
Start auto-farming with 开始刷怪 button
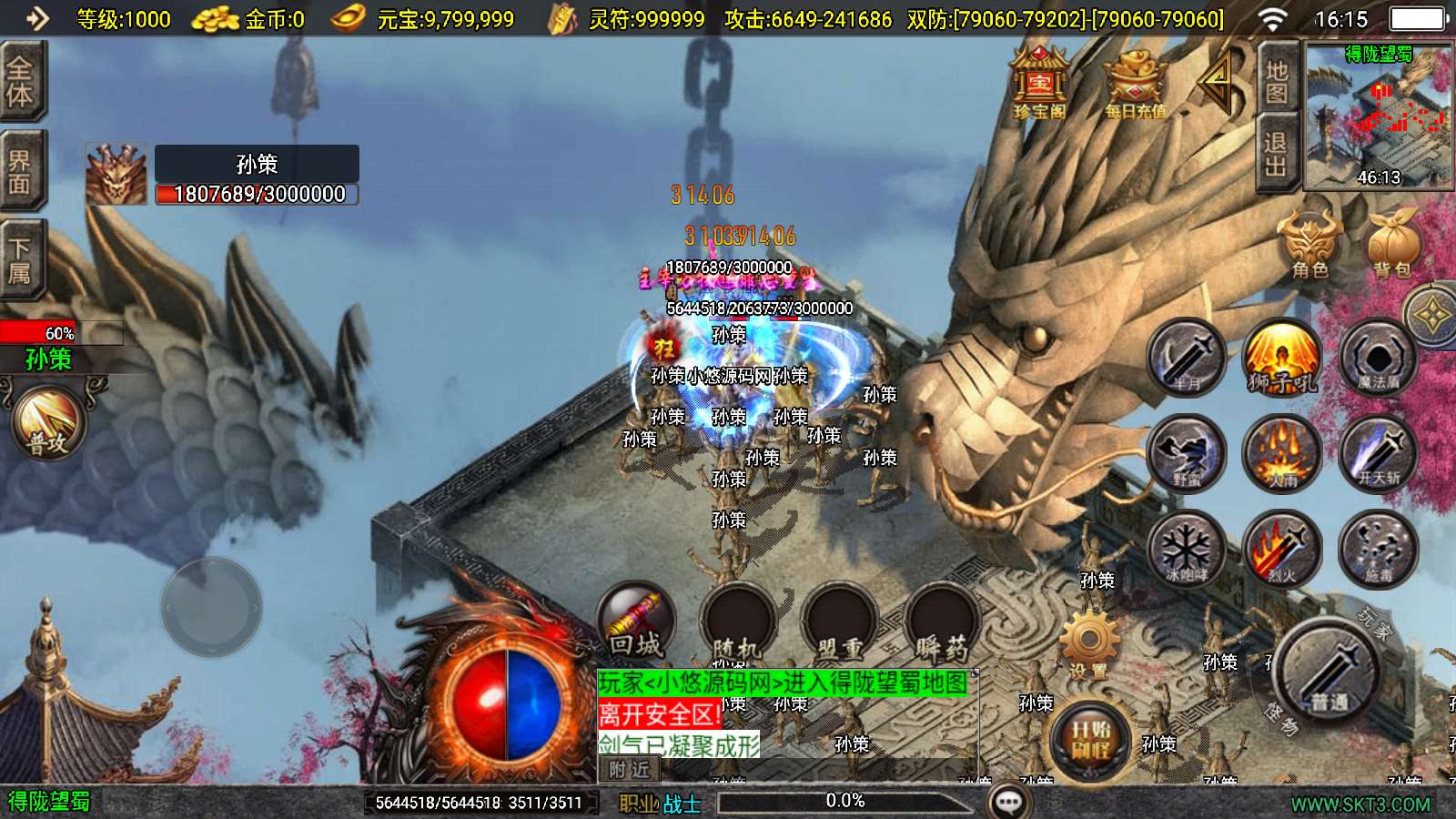1090,738
